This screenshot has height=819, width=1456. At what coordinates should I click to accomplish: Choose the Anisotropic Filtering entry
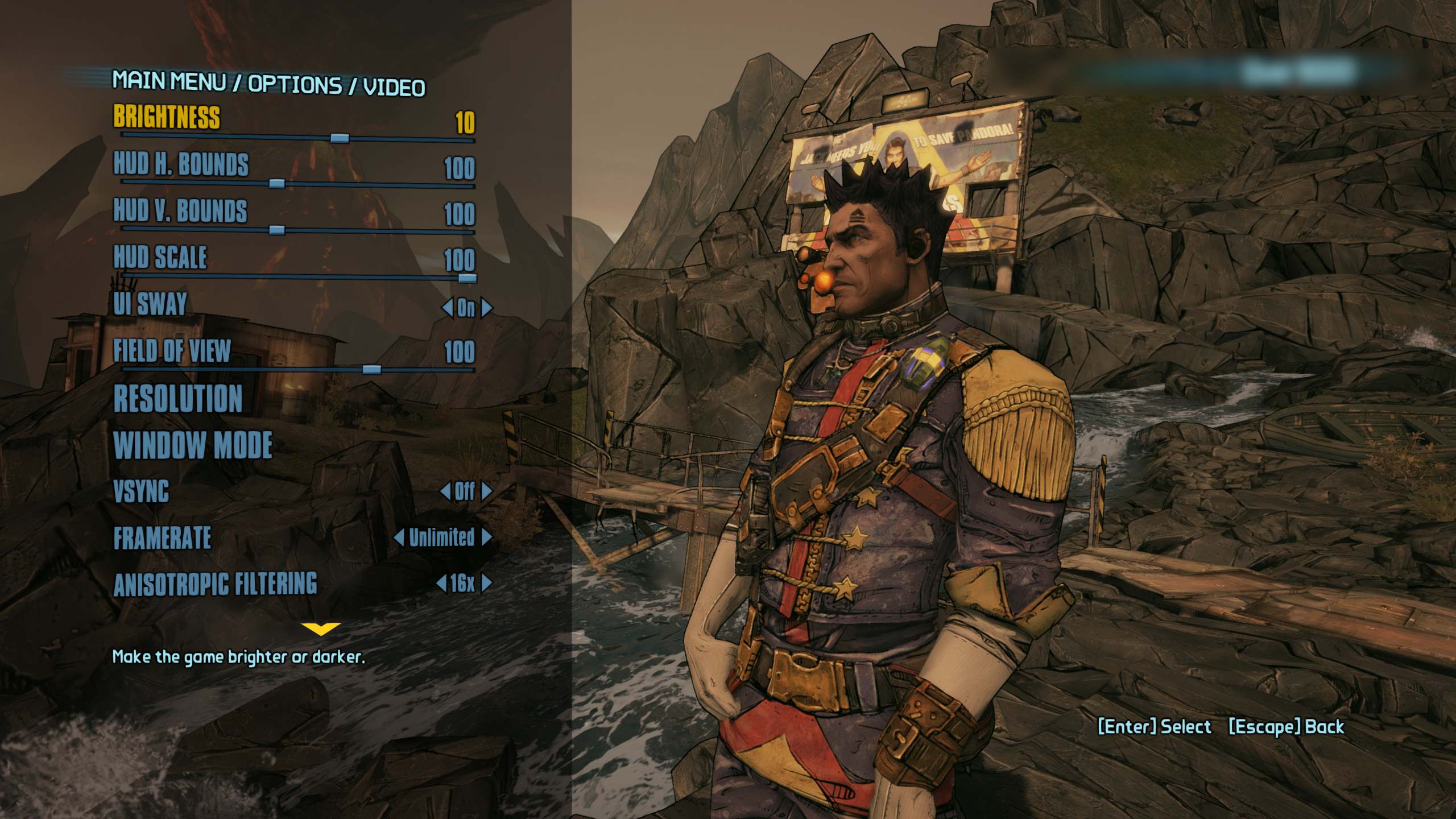point(215,585)
